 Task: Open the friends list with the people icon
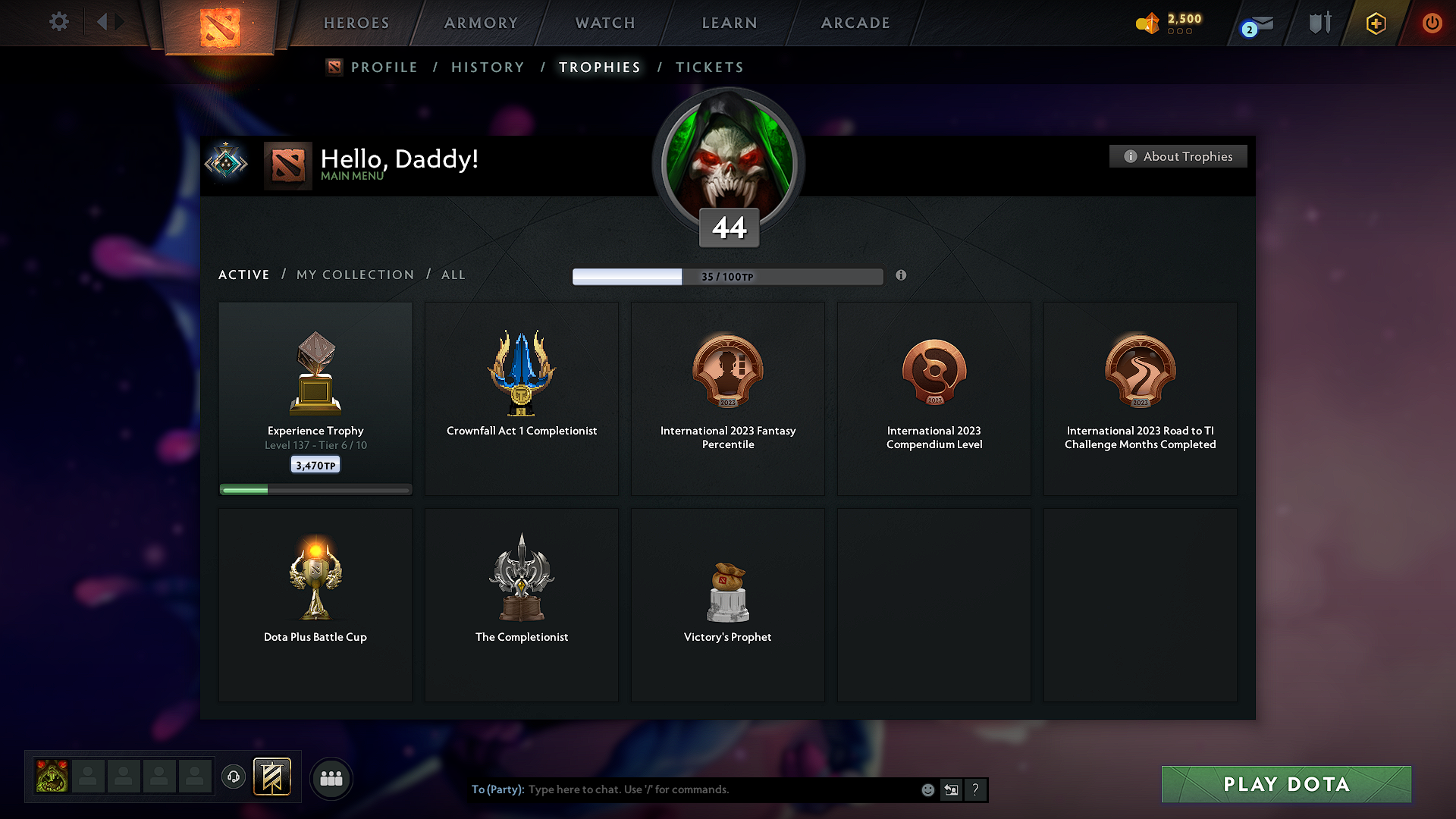[331, 778]
